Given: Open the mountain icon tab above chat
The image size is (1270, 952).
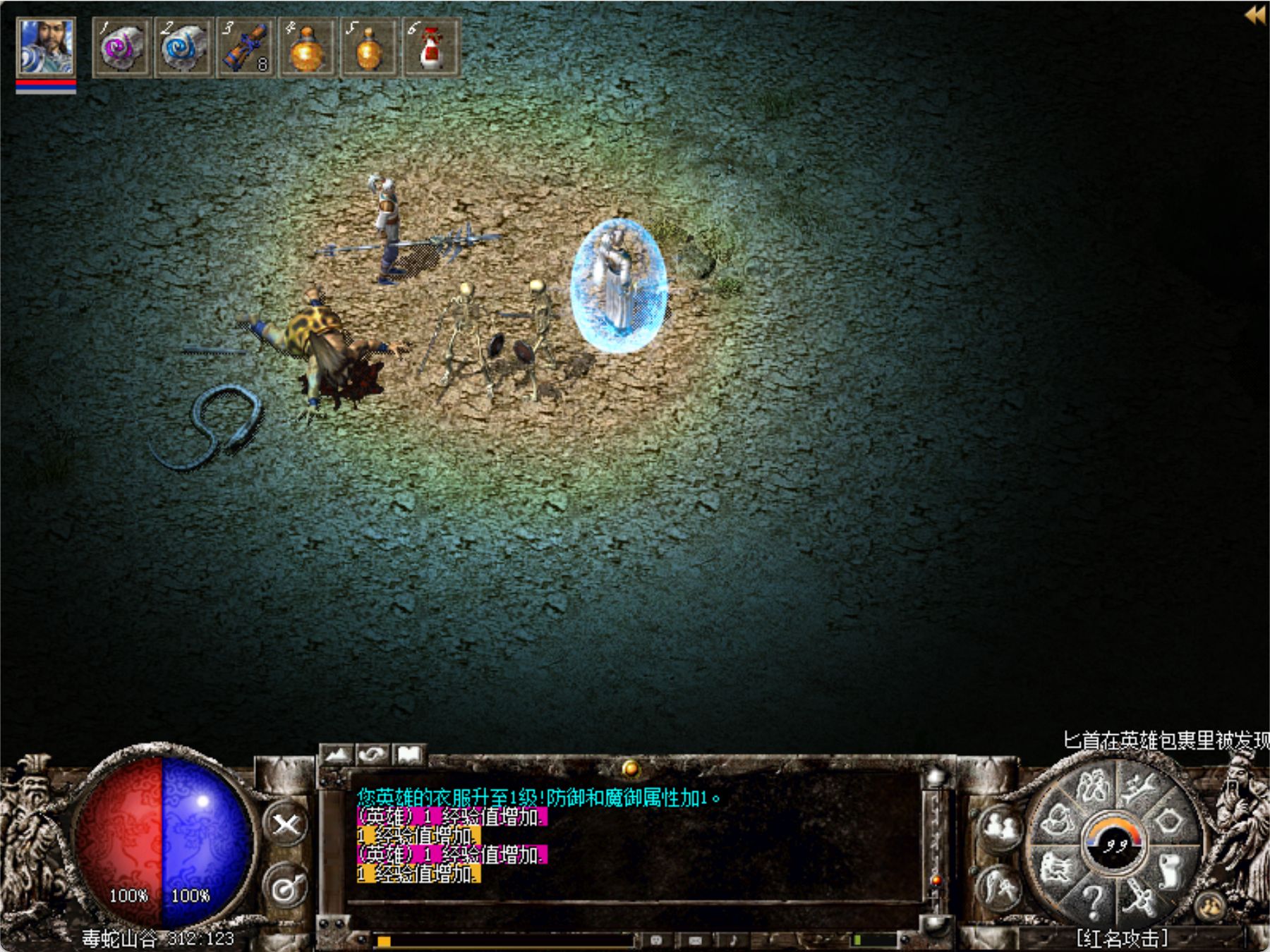Looking at the screenshot, I should pyautogui.click(x=337, y=755).
